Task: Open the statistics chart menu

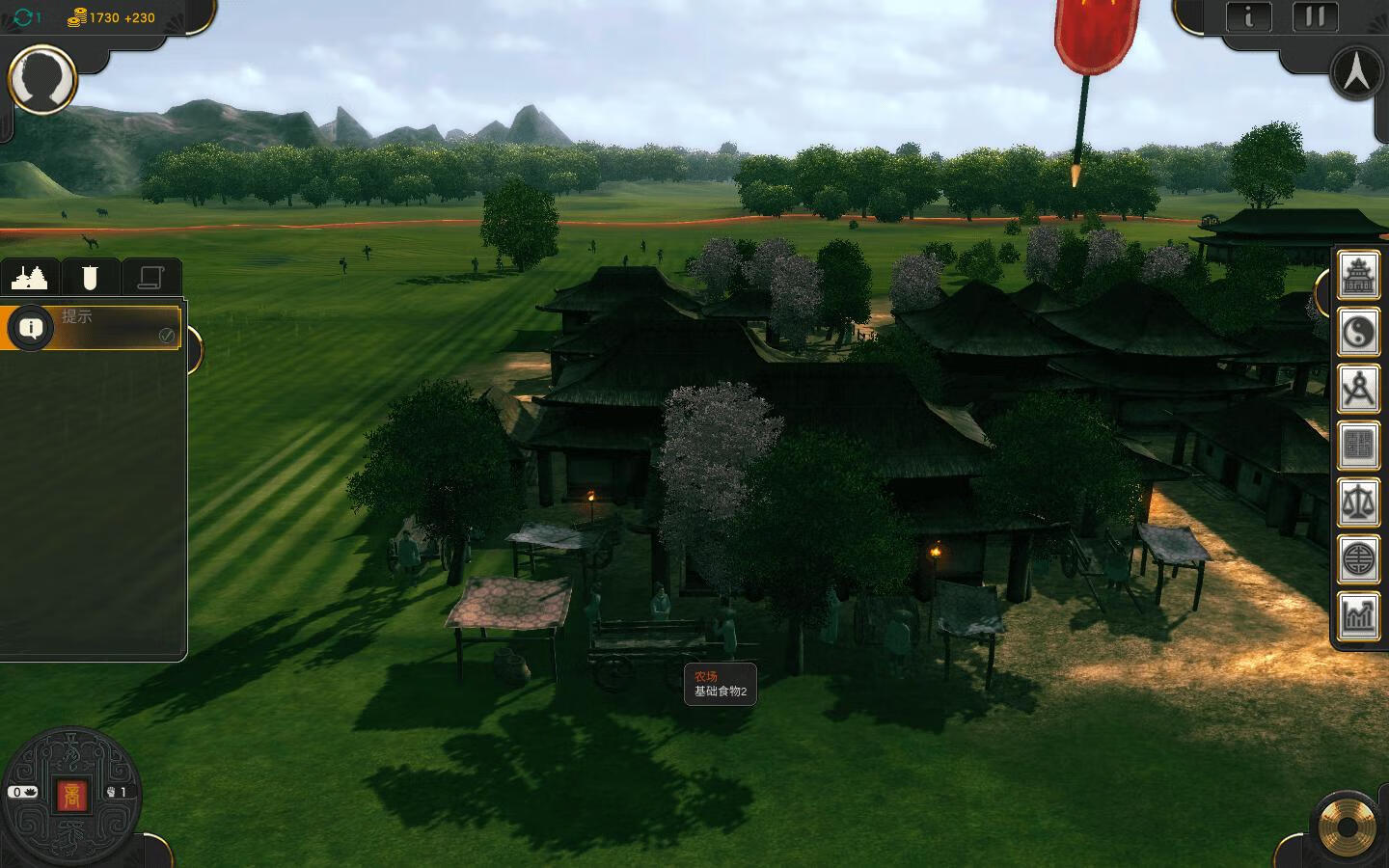Action: click(x=1358, y=615)
